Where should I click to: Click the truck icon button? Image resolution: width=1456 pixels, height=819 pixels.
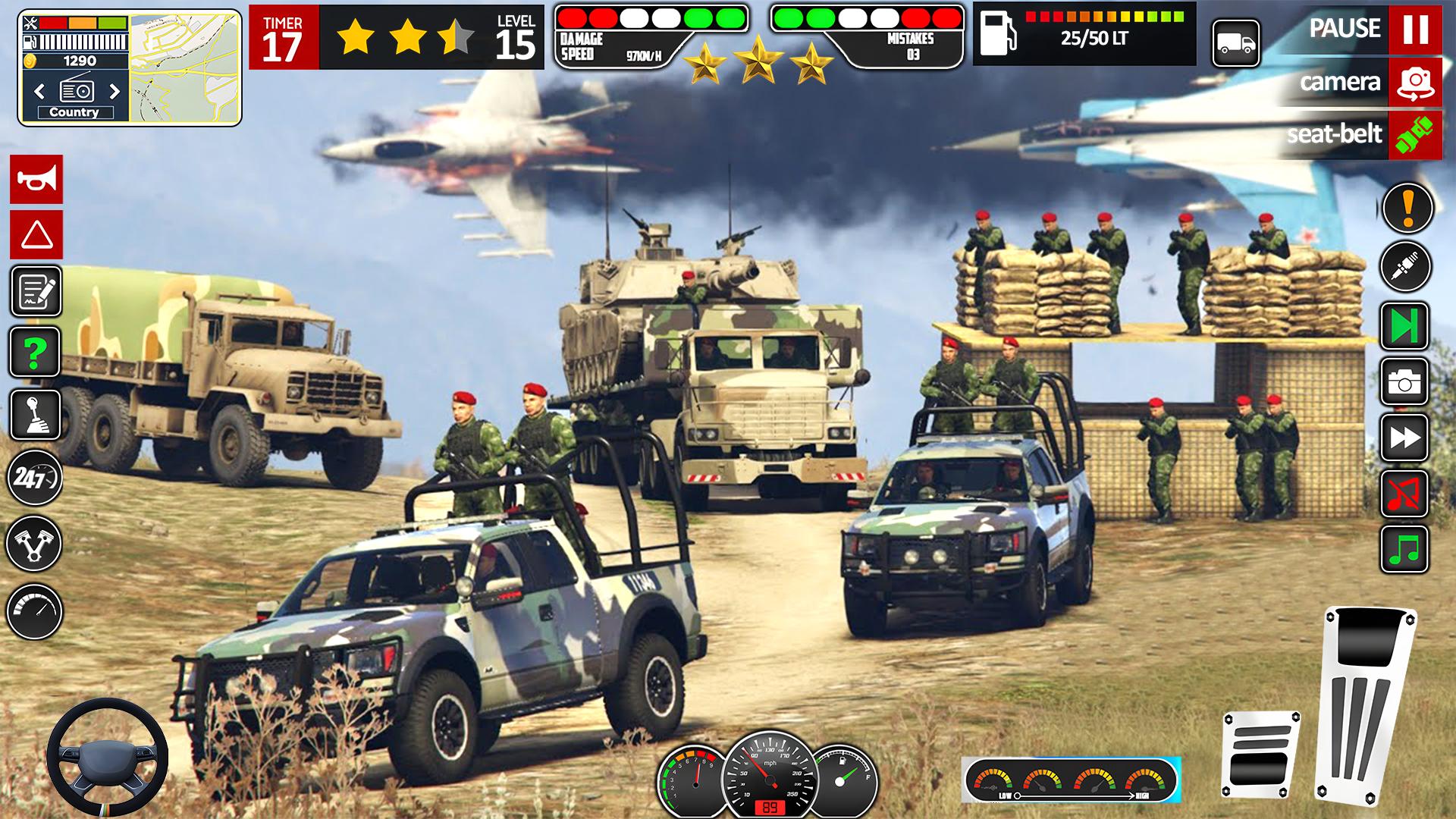(x=1235, y=43)
